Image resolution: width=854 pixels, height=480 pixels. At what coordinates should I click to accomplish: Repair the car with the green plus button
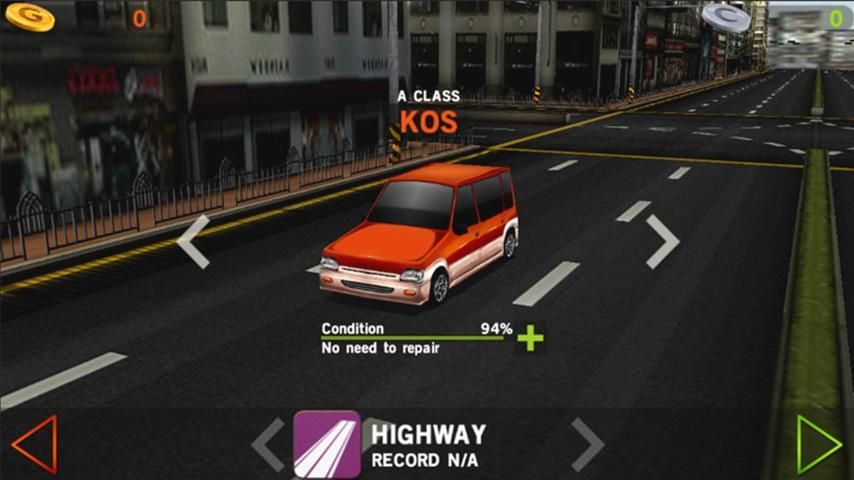530,338
